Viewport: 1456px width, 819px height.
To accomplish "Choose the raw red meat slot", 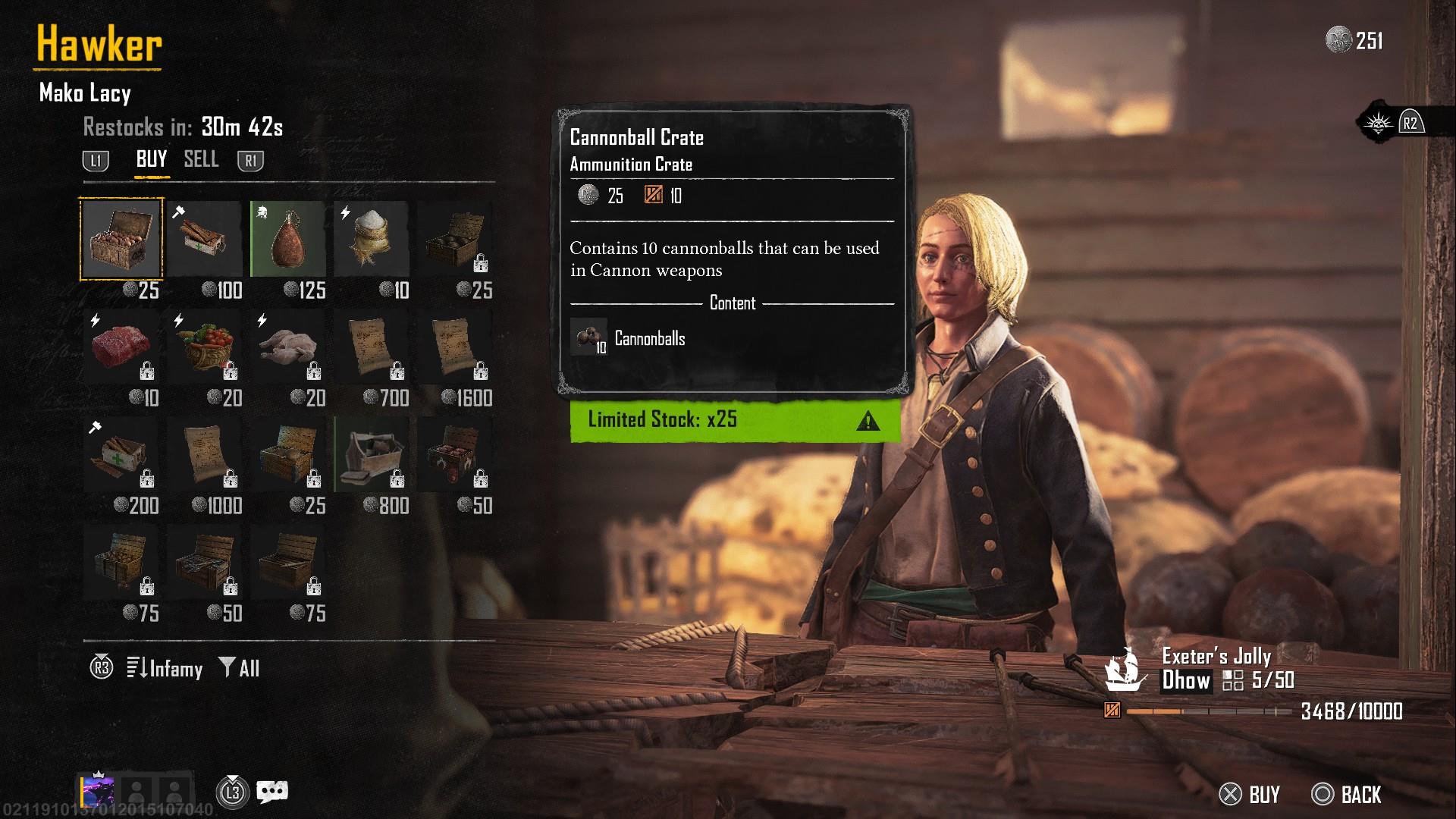I will [x=121, y=347].
